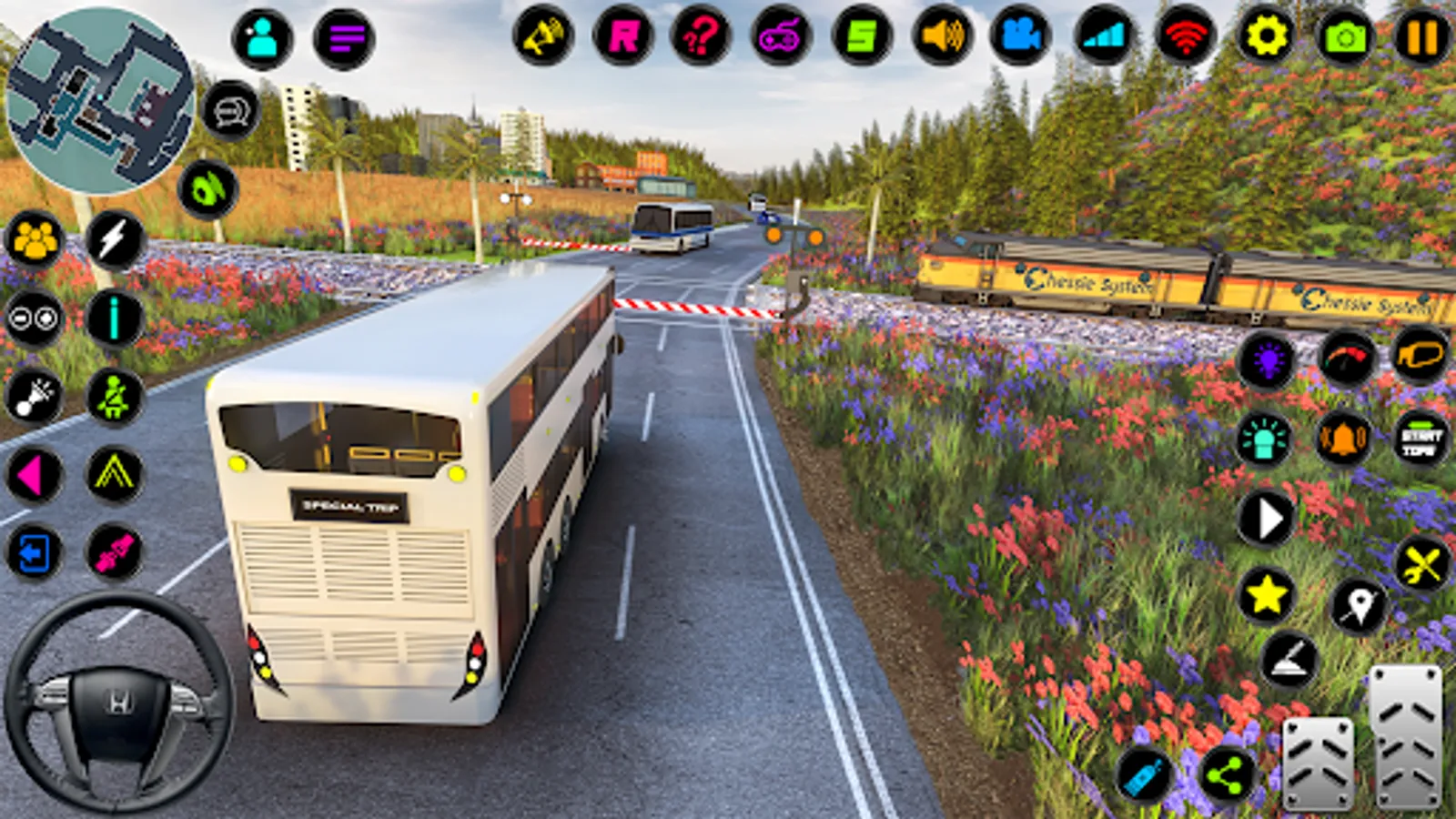Screen dimensions: 1456x819
Task: Open the circular minimap
Action: (99, 100)
